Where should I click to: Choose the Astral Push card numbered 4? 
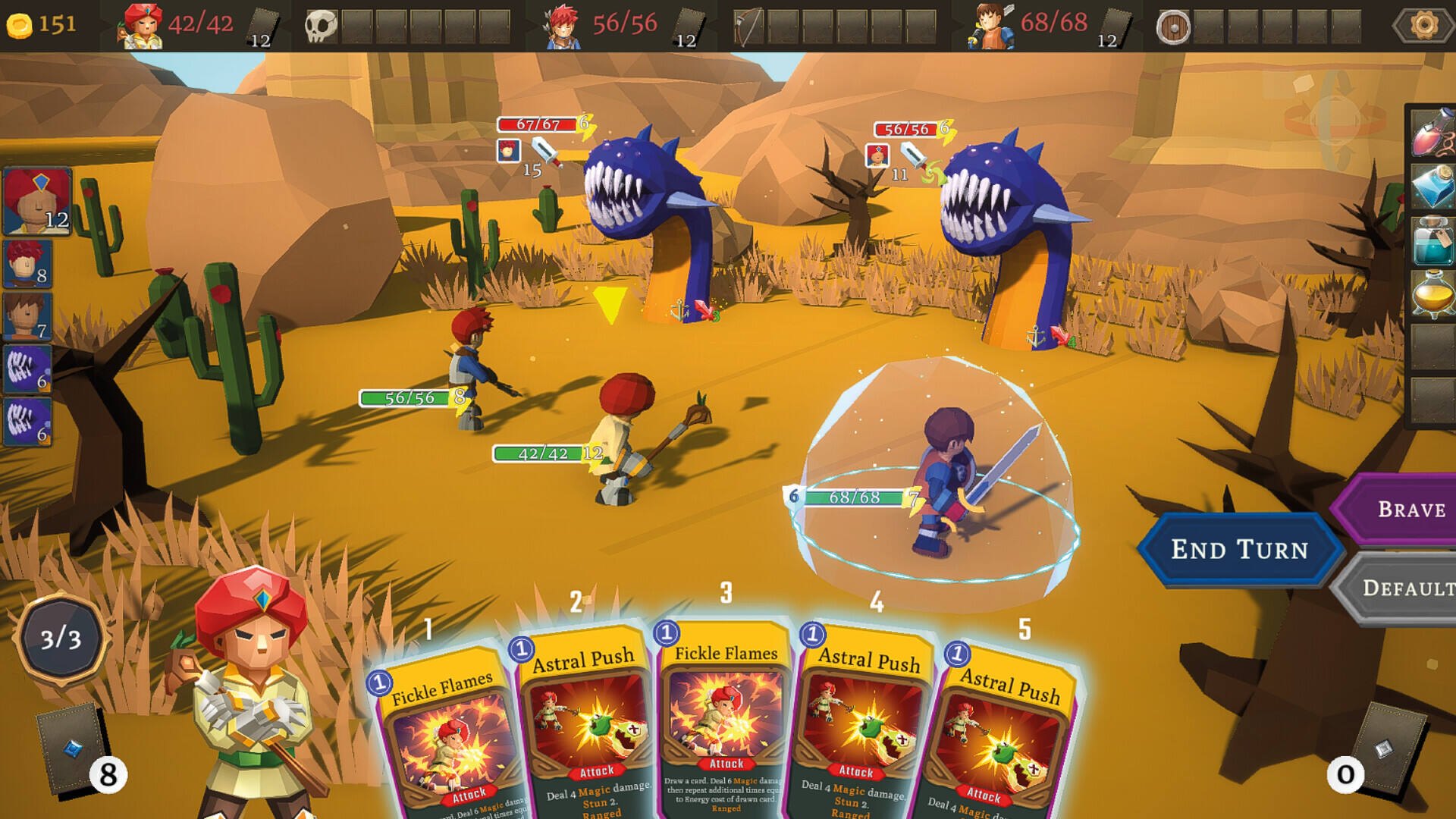click(x=864, y=728)
